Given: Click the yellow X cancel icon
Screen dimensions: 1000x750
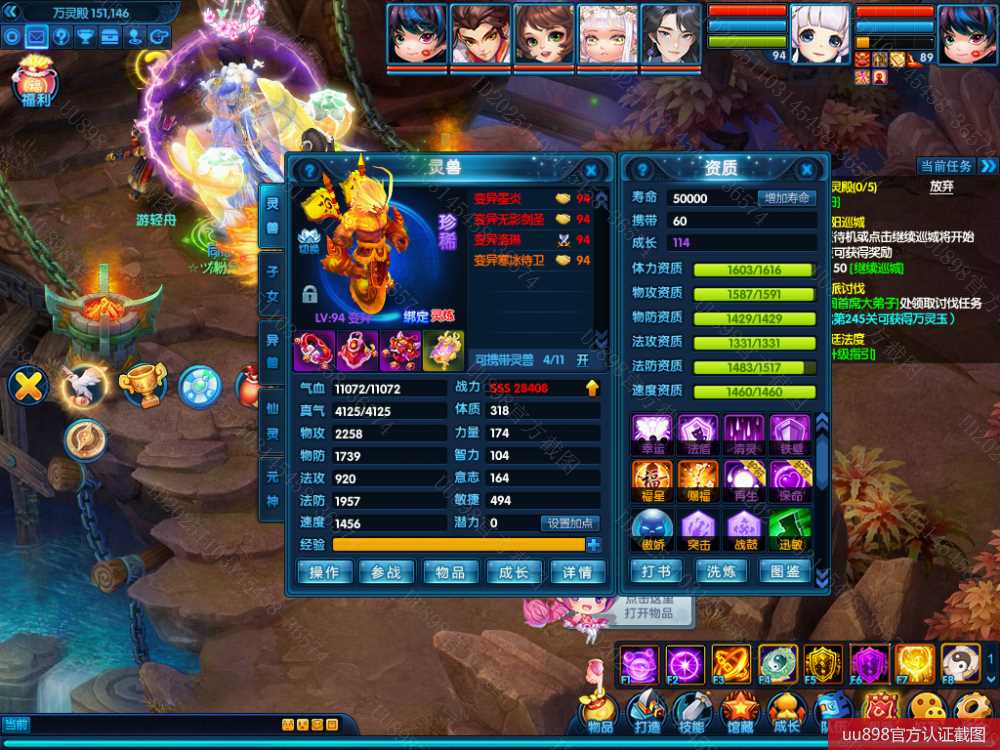Looking at the screenshot, I should coord(28,385).
